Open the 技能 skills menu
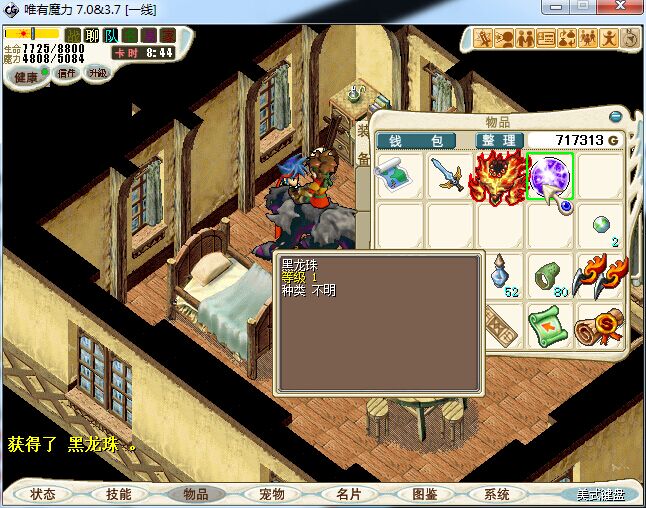This screenshot has height=508, width=646. tap(119, 494)
